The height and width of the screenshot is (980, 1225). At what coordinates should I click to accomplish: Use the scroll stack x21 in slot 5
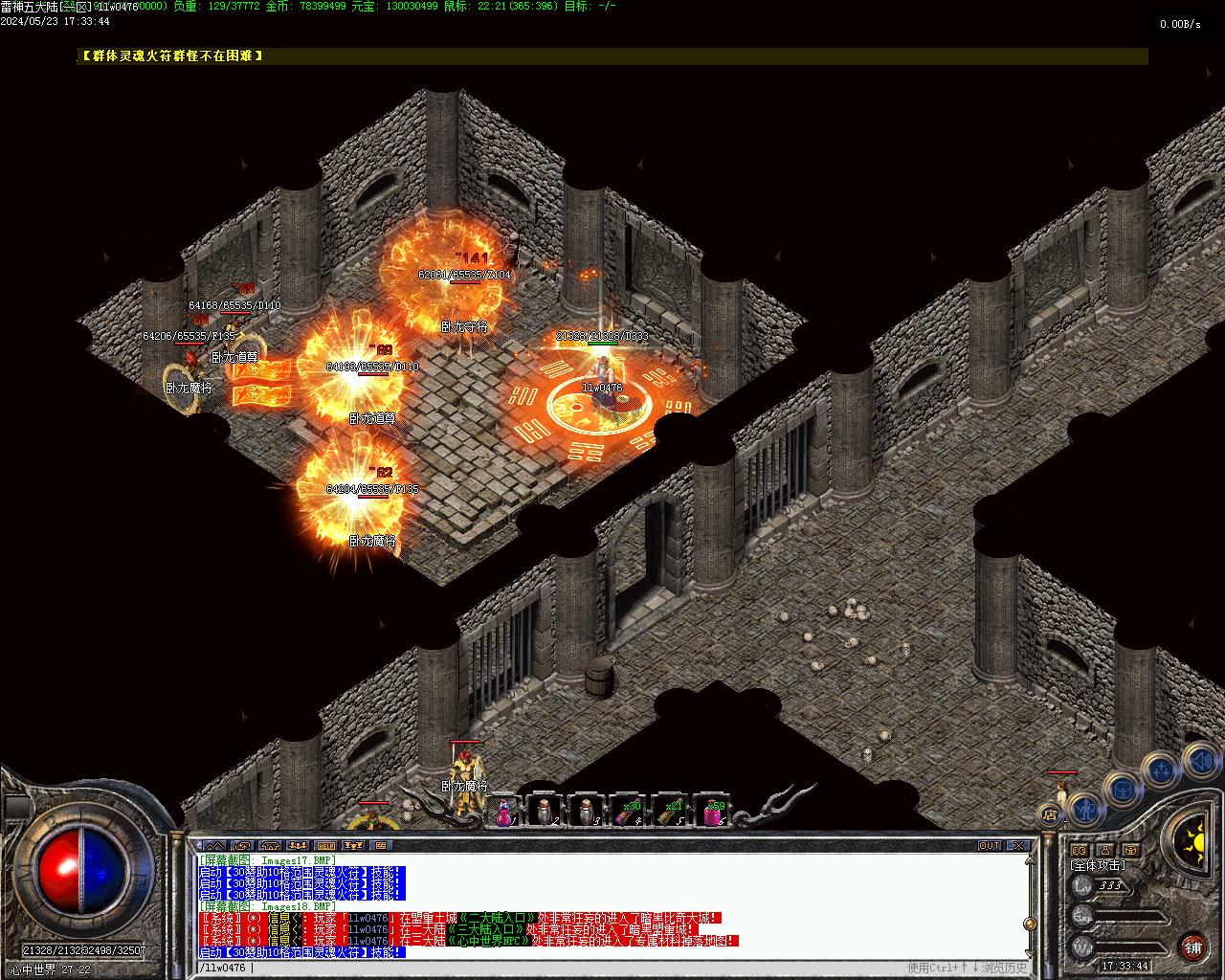(x=669, y=812)
